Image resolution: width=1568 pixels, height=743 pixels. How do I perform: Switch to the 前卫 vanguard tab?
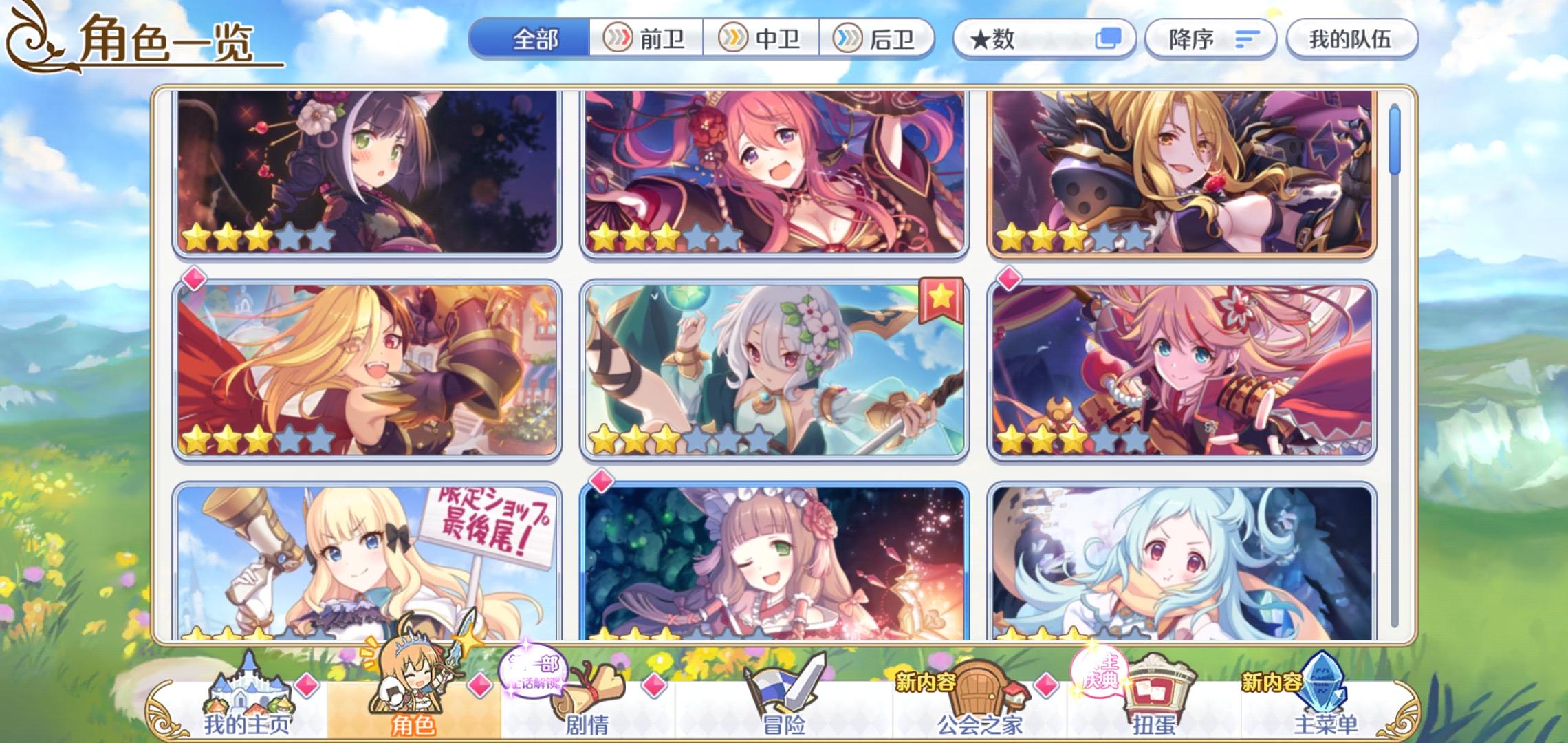coord(647,38)
